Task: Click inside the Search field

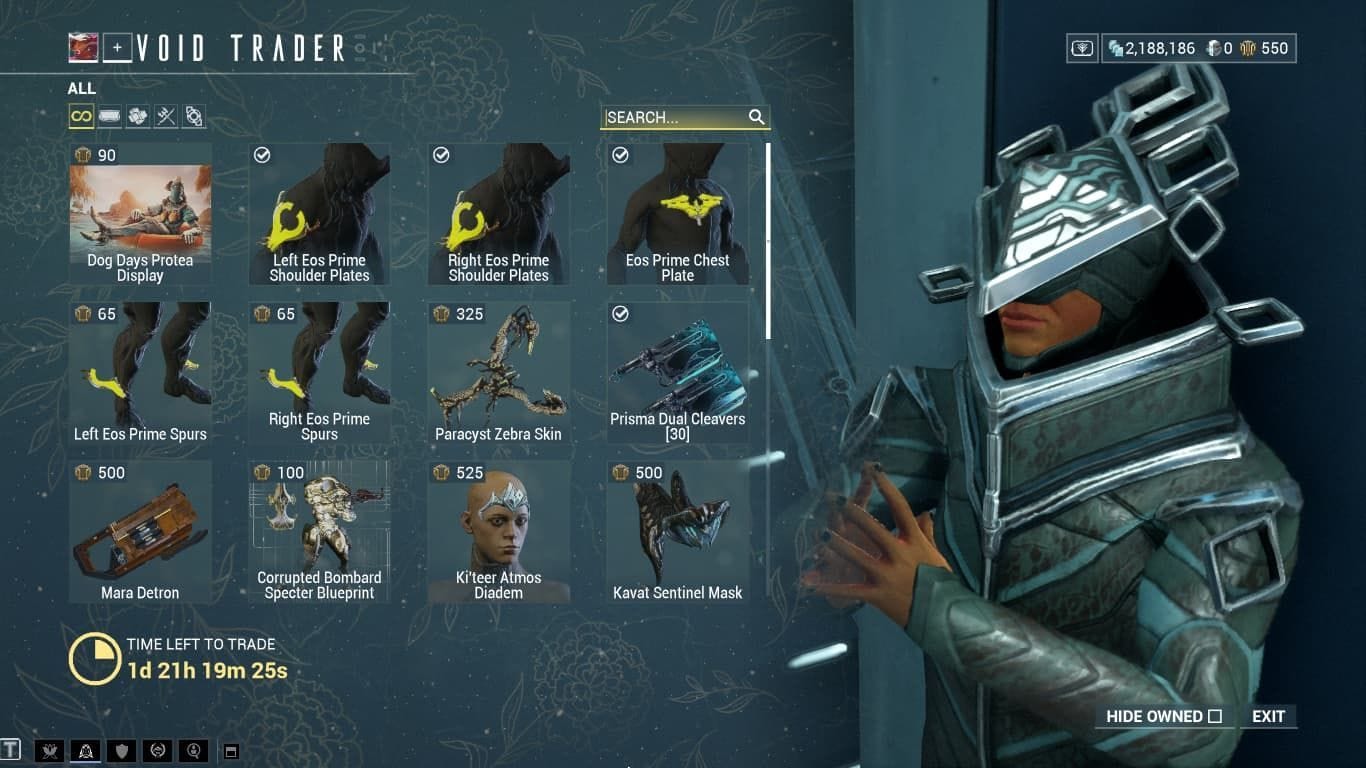Action: [x=670, y=117]
